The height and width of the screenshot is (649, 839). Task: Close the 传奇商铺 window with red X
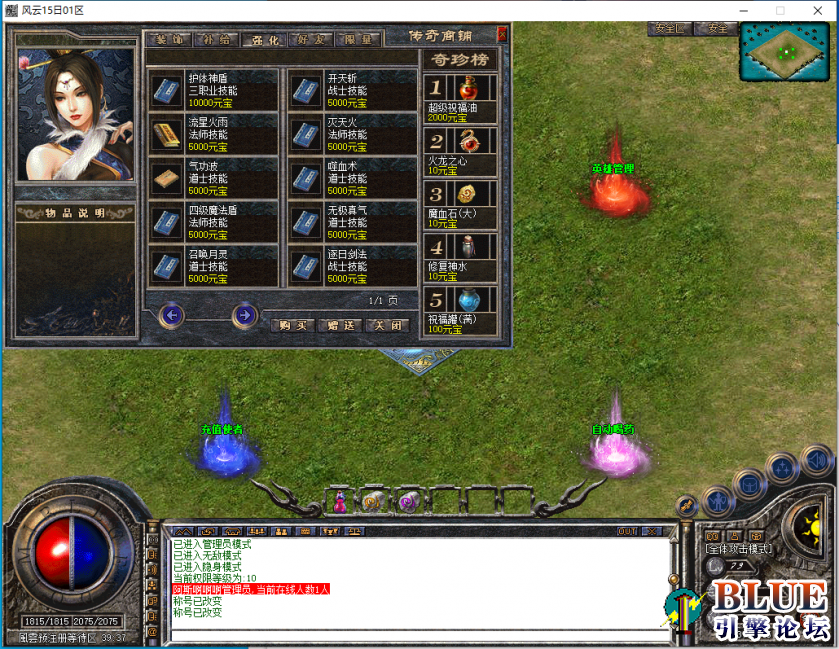point(502,34)
